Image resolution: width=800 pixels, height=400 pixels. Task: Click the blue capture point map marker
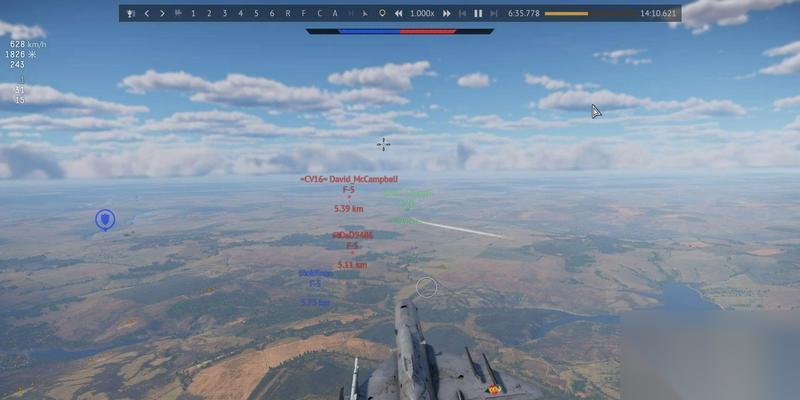[x=104, y=219]
